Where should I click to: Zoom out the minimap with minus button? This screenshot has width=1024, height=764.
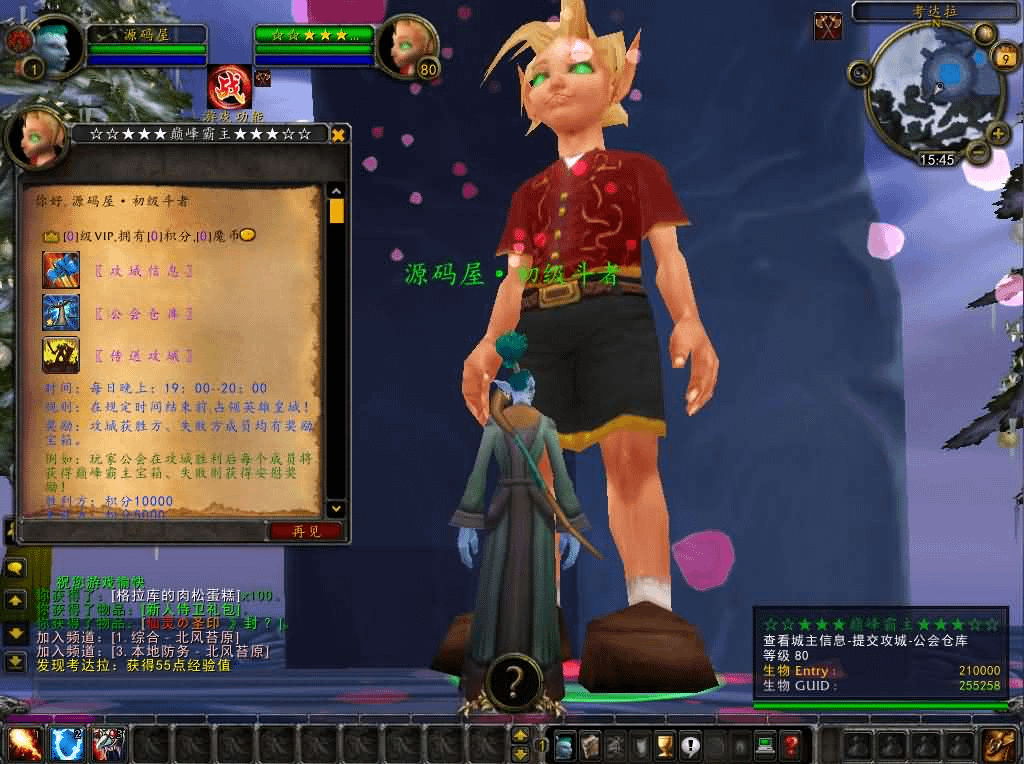tap(977, 153)
